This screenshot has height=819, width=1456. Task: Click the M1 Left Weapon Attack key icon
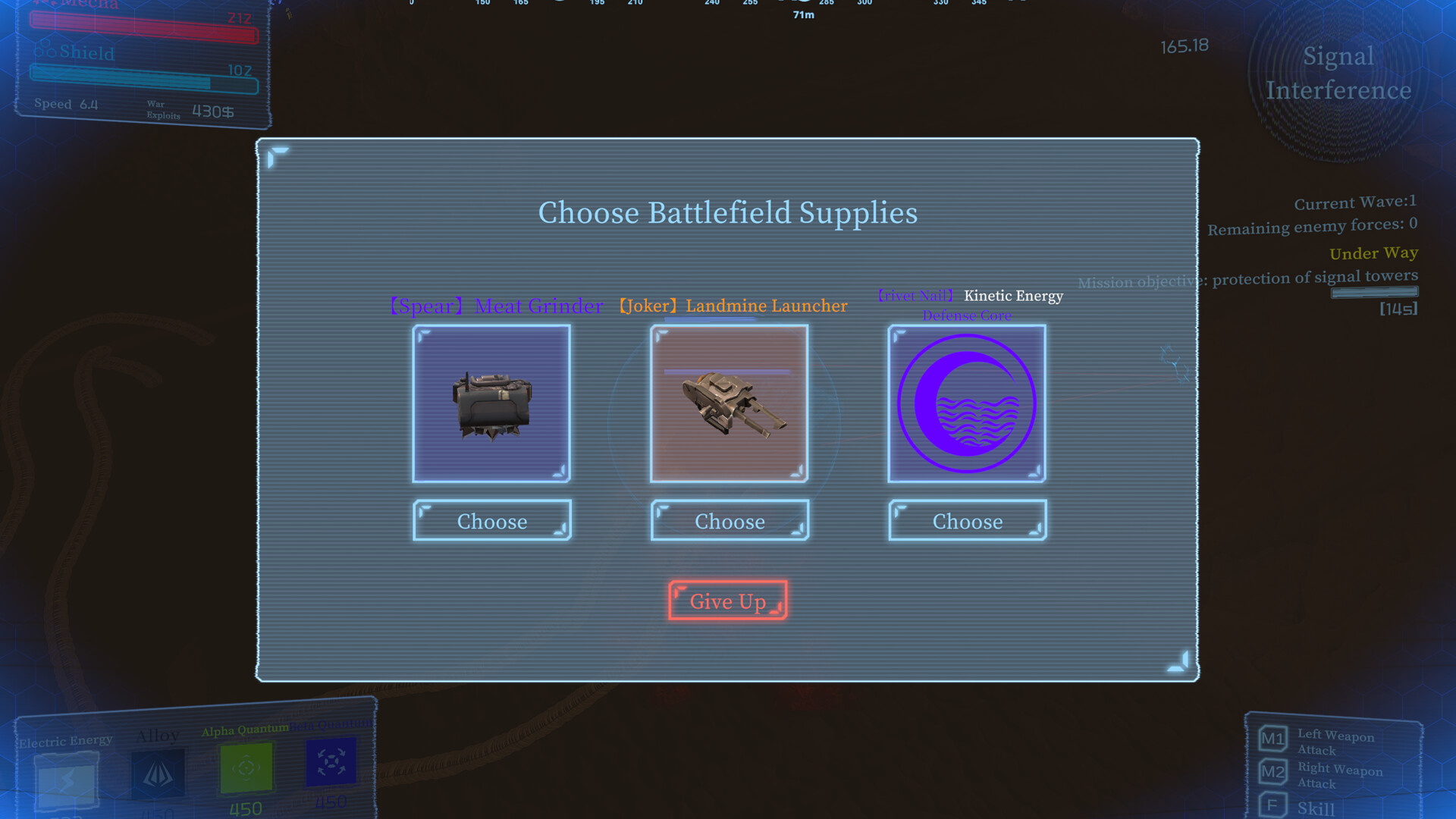point(1272,736)
